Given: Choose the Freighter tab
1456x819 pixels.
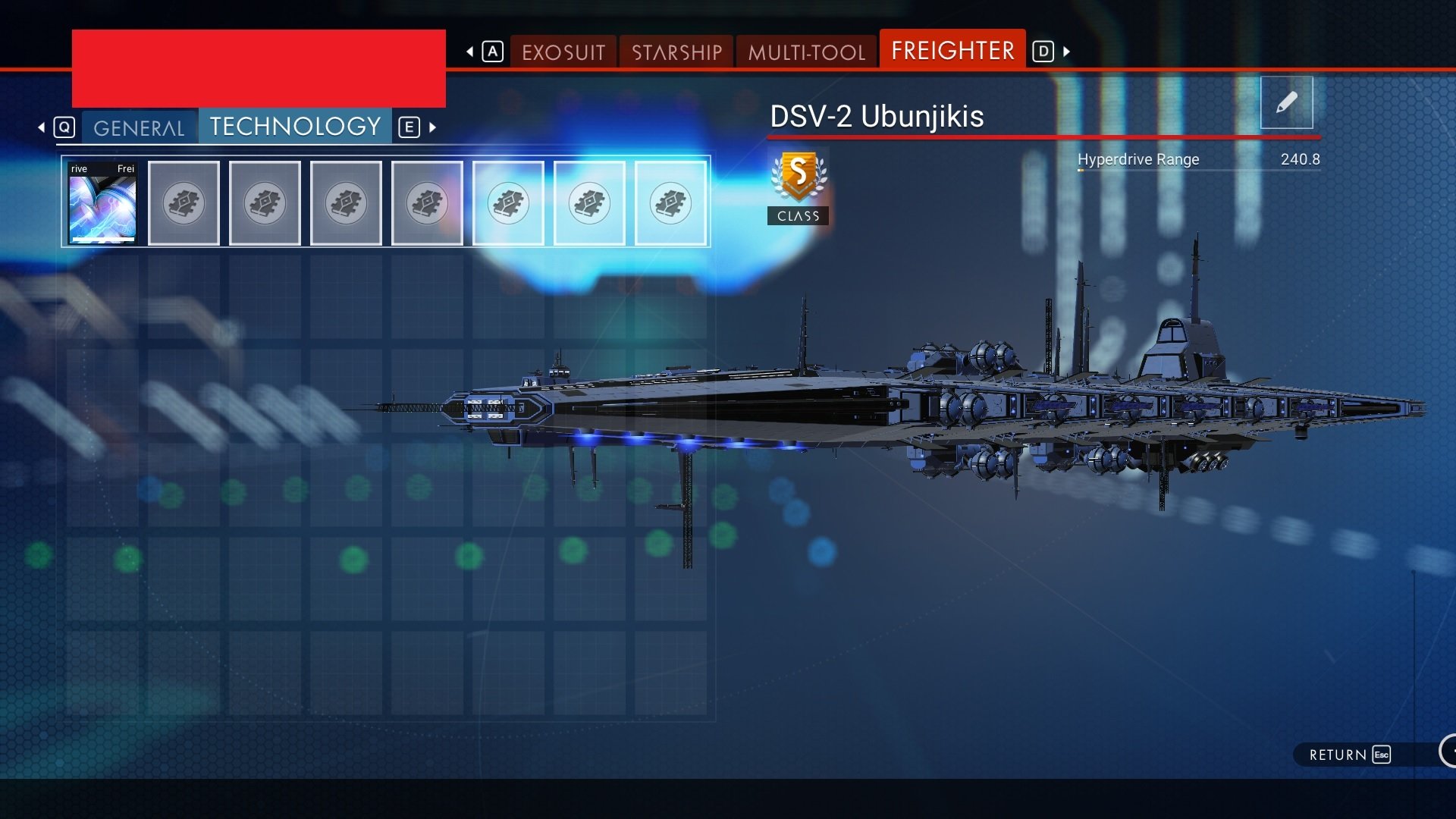Looking at the screenshot, I should pyautogui.click(x=952, y=51).
